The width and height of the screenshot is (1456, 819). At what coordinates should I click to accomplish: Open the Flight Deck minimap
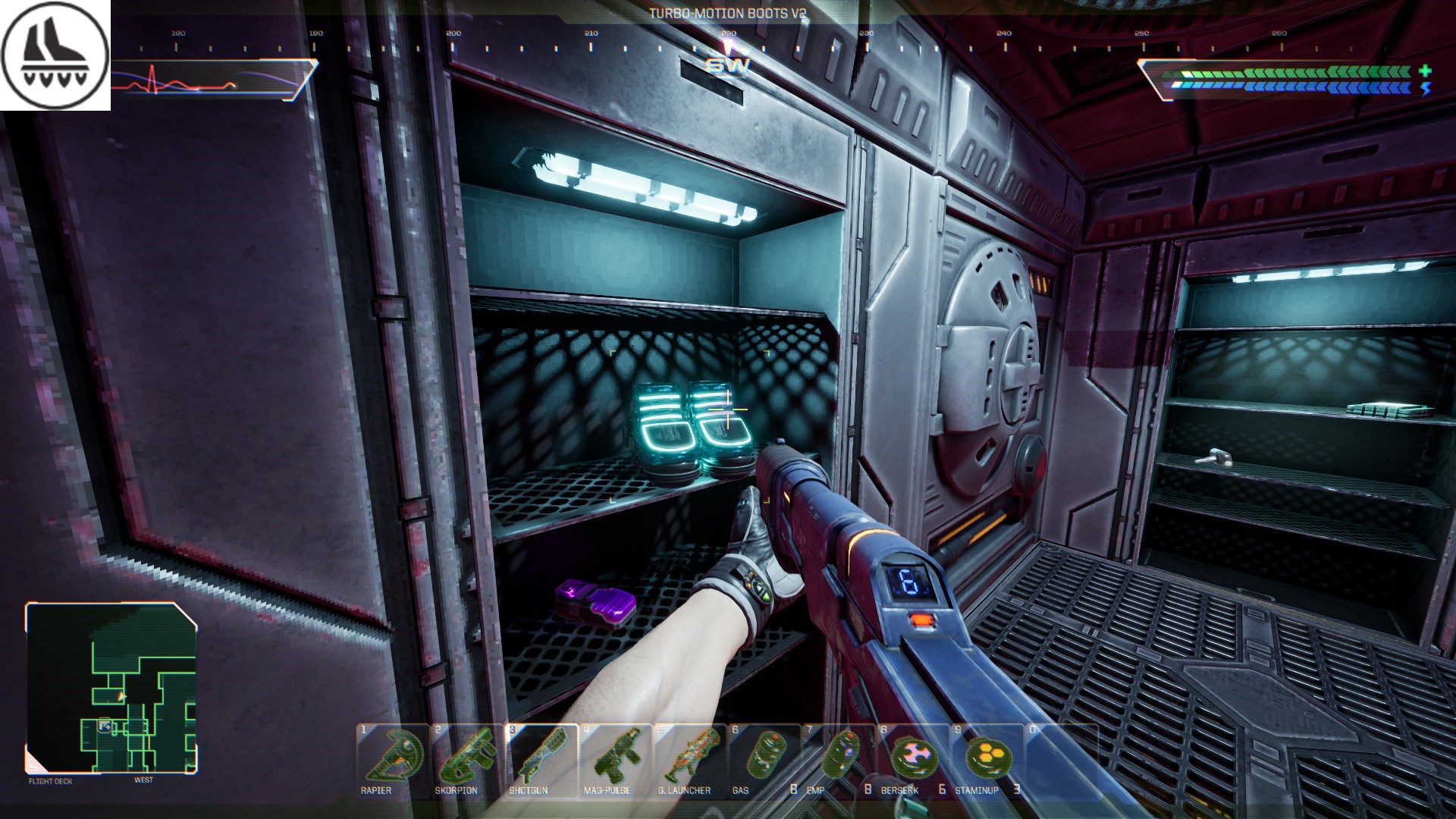pyautogui.click(x=111, y=688)
